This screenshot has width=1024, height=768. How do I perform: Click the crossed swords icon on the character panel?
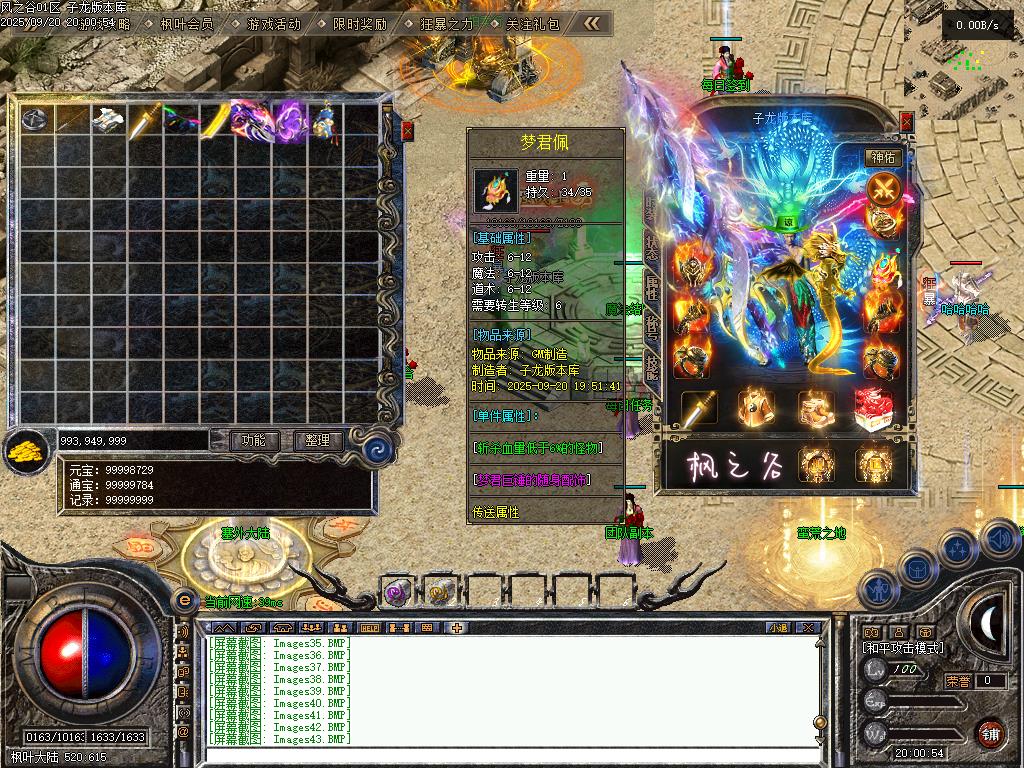point(883,188)
